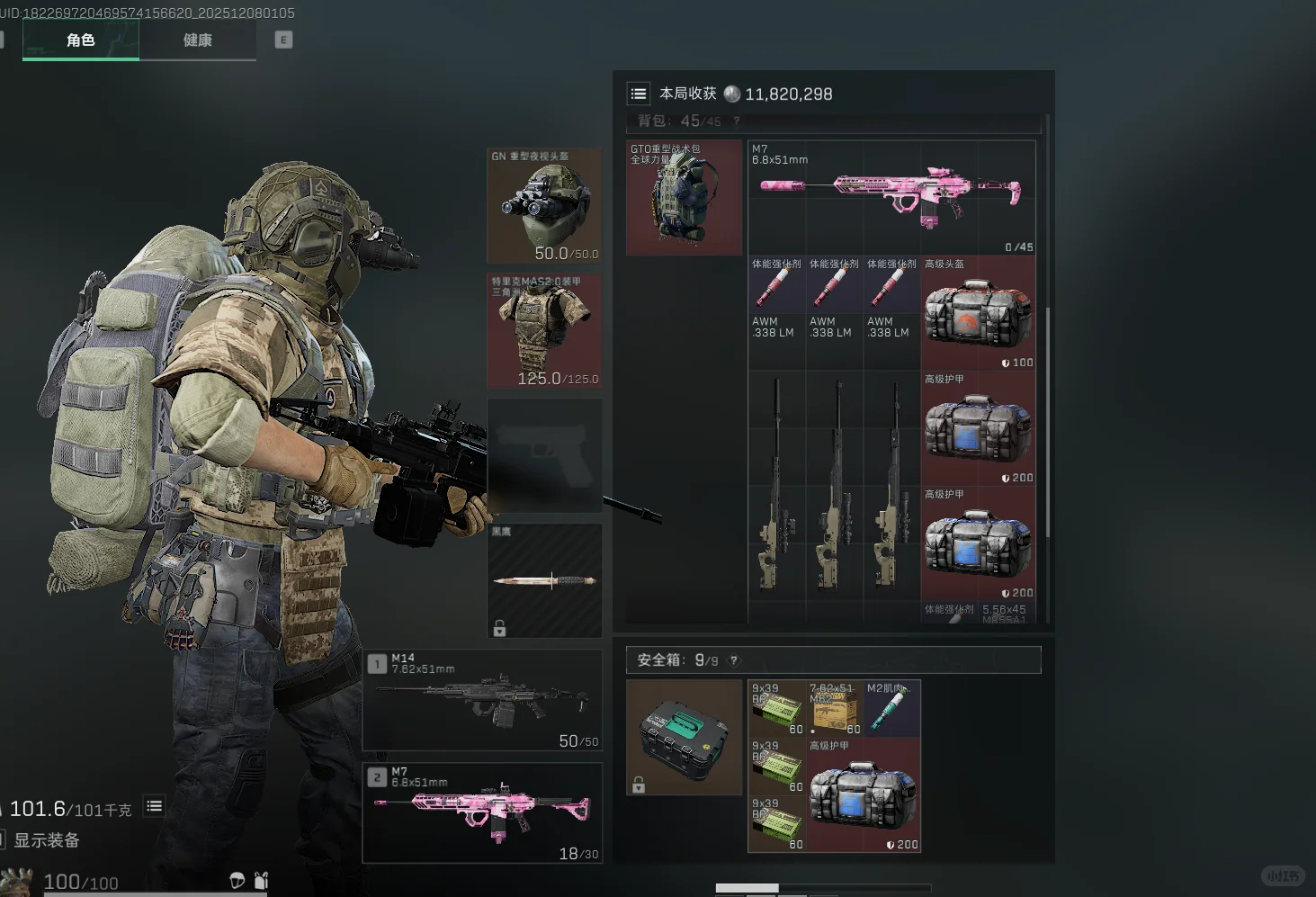Screen dimensions: 1316x897
Task: Select the GN heavy night-vision helmet slot
Action: pyautogui.click(x=544, y=206)
